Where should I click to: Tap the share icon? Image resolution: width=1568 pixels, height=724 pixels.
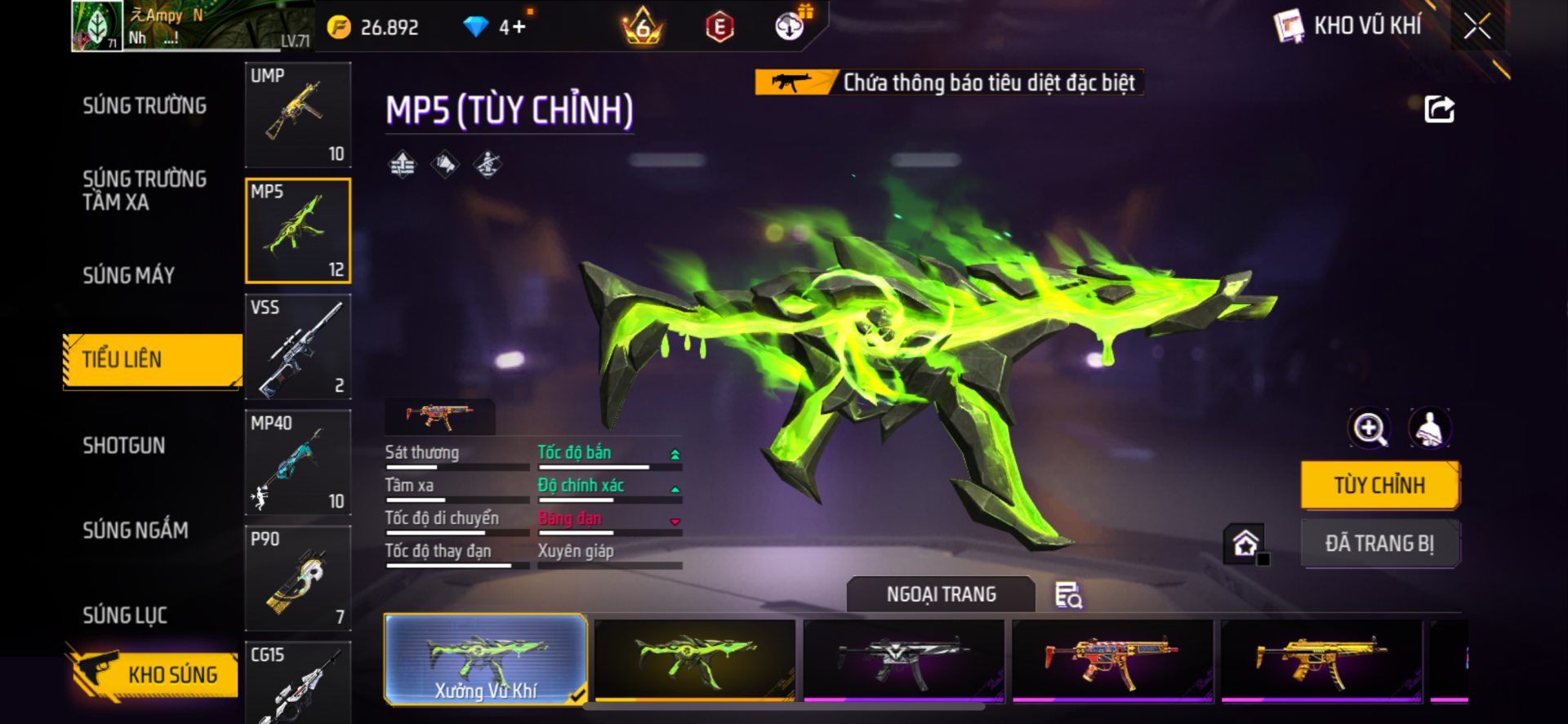[x=1439, y=109]
